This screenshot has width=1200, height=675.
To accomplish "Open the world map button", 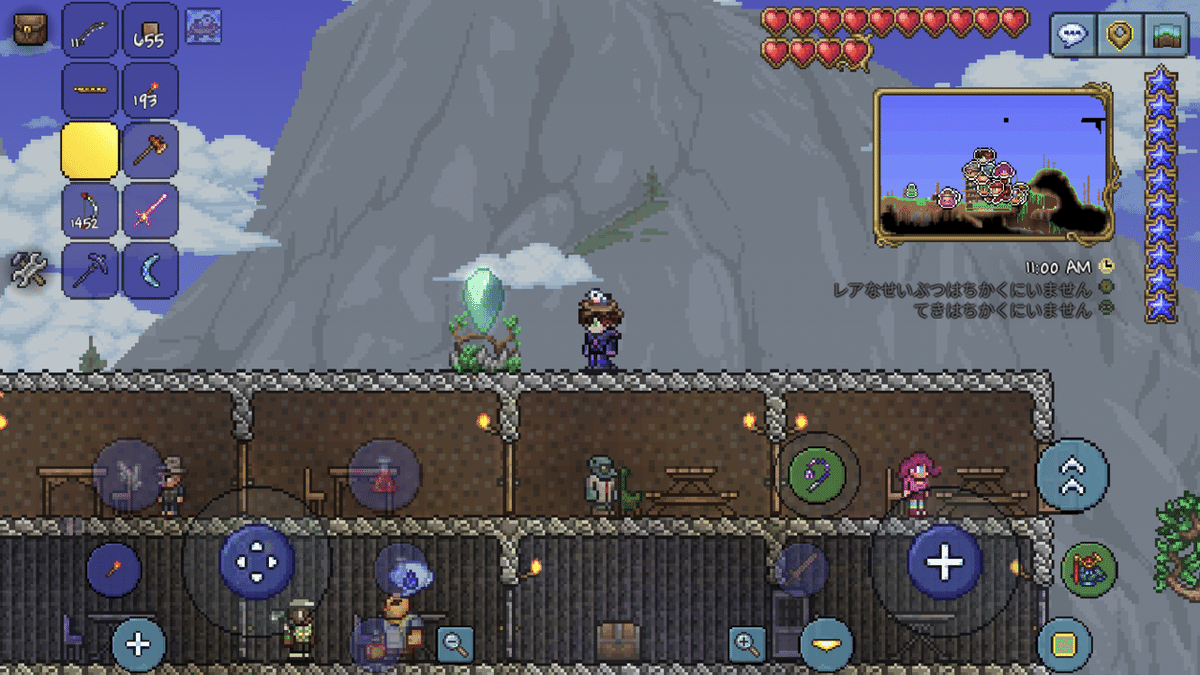I will tap(1165, 36).
